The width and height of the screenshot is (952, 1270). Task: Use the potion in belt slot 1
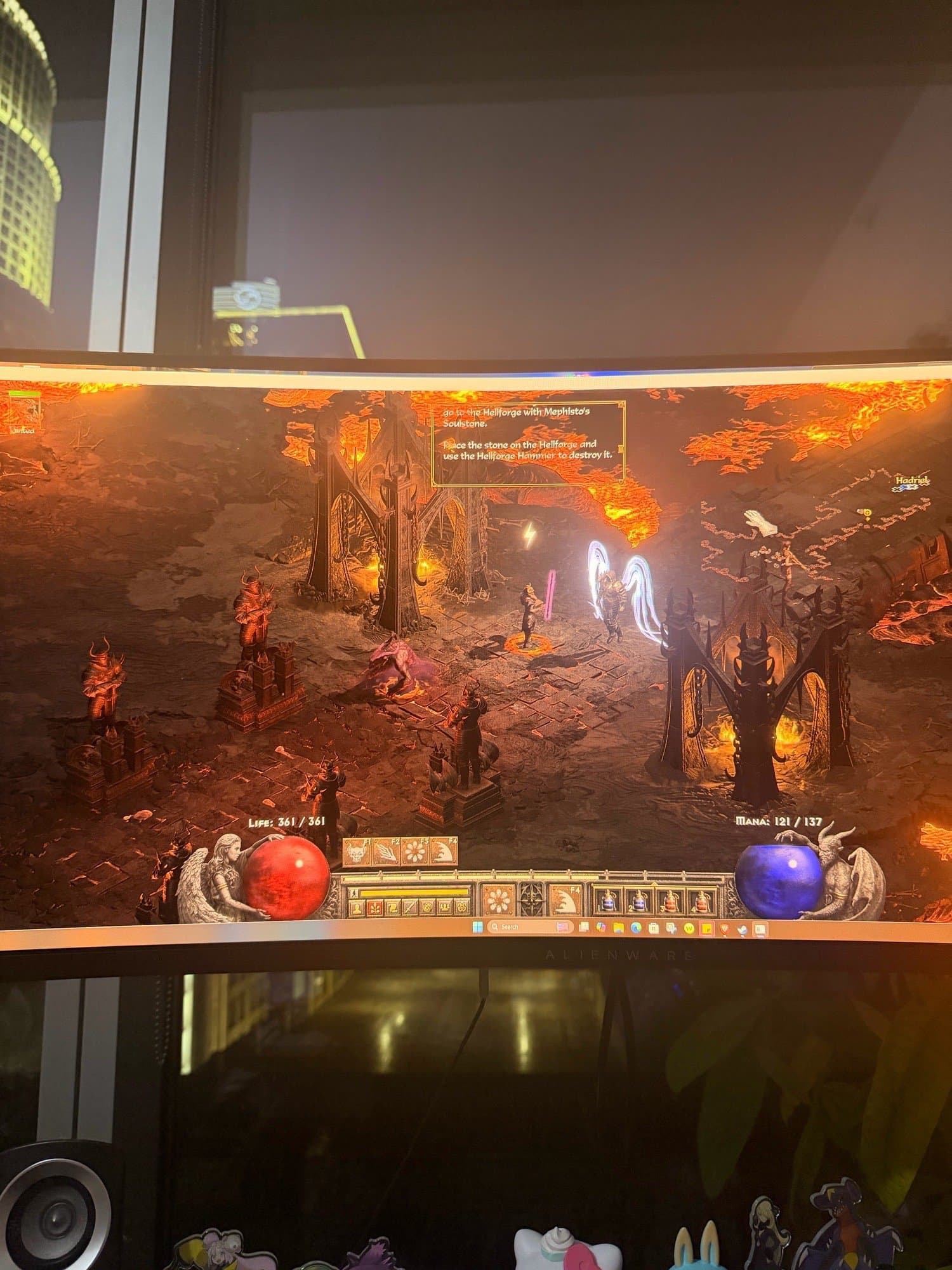click(x=606, y=901)
